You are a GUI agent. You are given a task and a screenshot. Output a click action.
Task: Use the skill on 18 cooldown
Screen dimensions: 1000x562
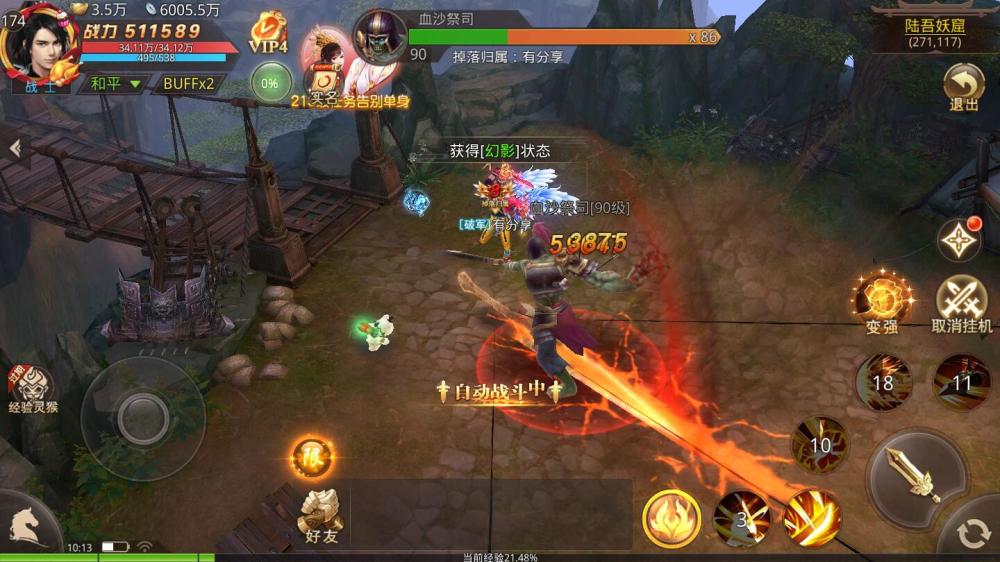click(883, 382)
